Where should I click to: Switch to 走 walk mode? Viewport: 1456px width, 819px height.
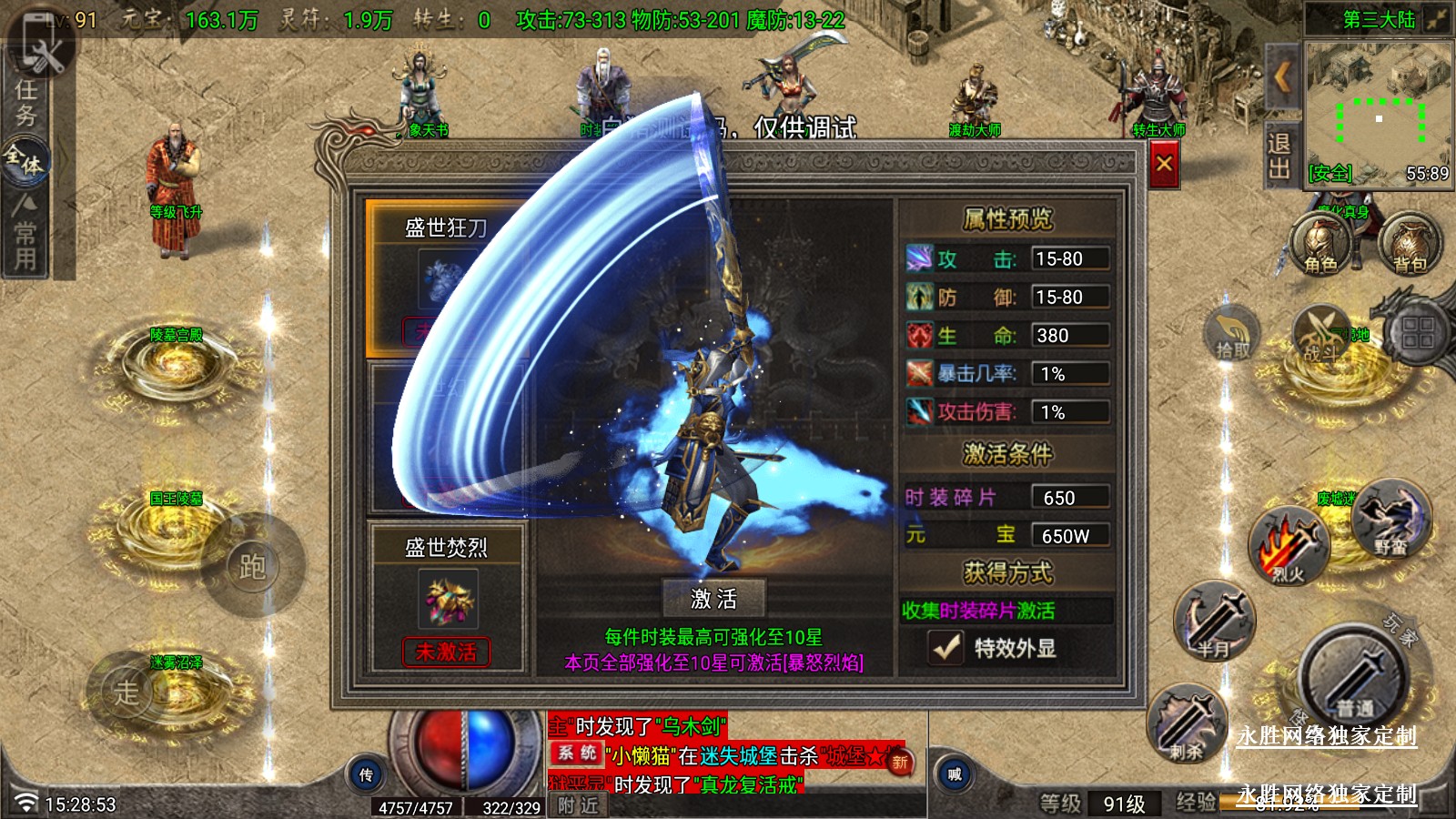[127, 691]
